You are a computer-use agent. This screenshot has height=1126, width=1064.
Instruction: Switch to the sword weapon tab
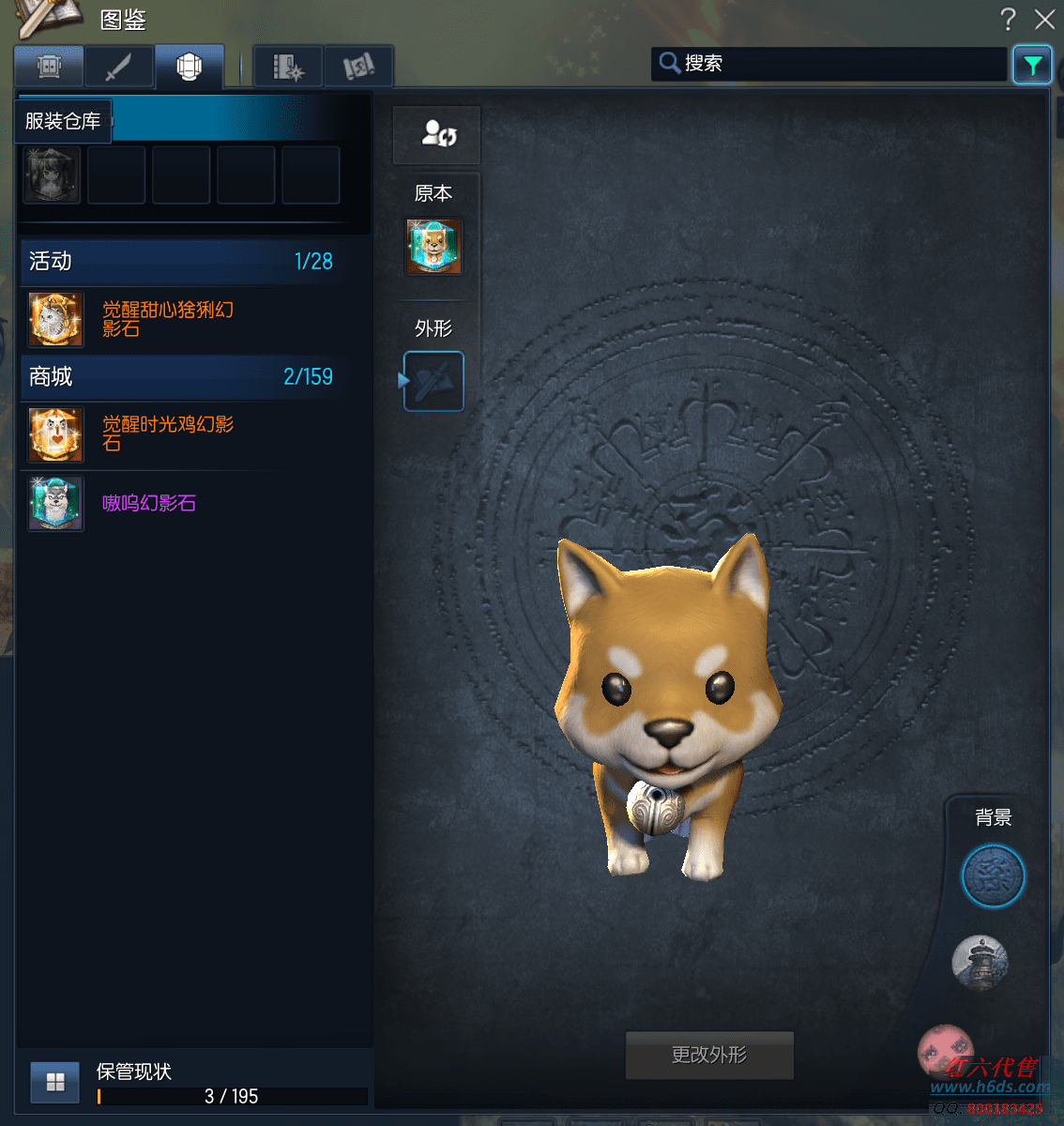[118, 68]
